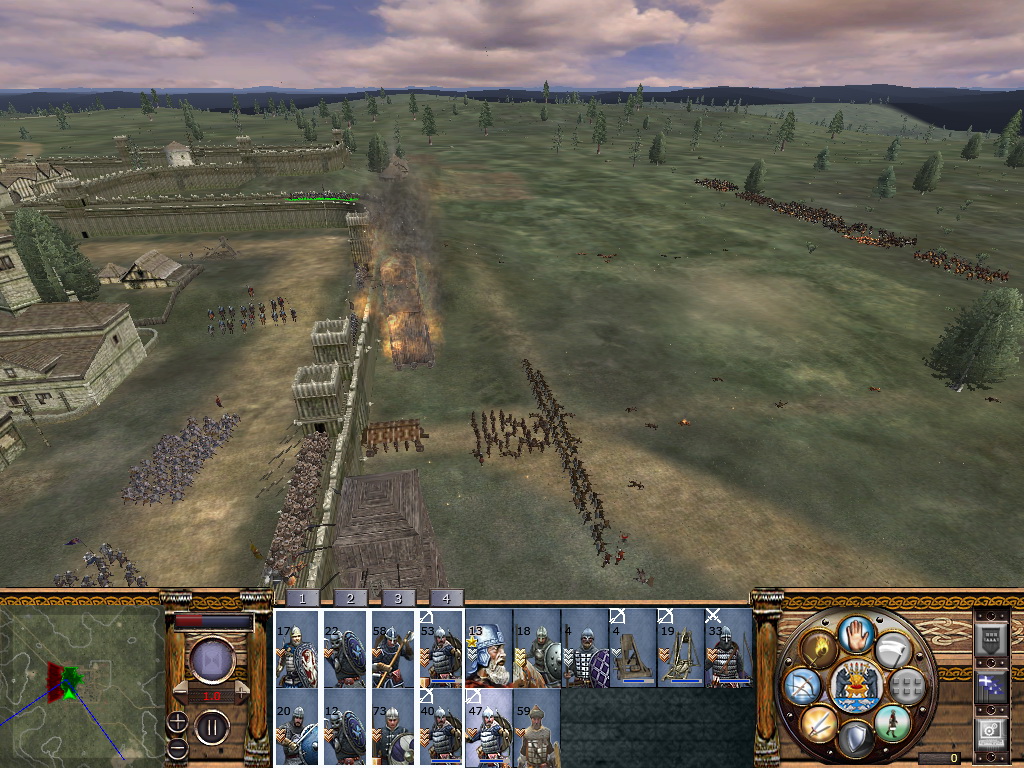
Task: Open the battlefield minimap
Action: tap(81, 683)
